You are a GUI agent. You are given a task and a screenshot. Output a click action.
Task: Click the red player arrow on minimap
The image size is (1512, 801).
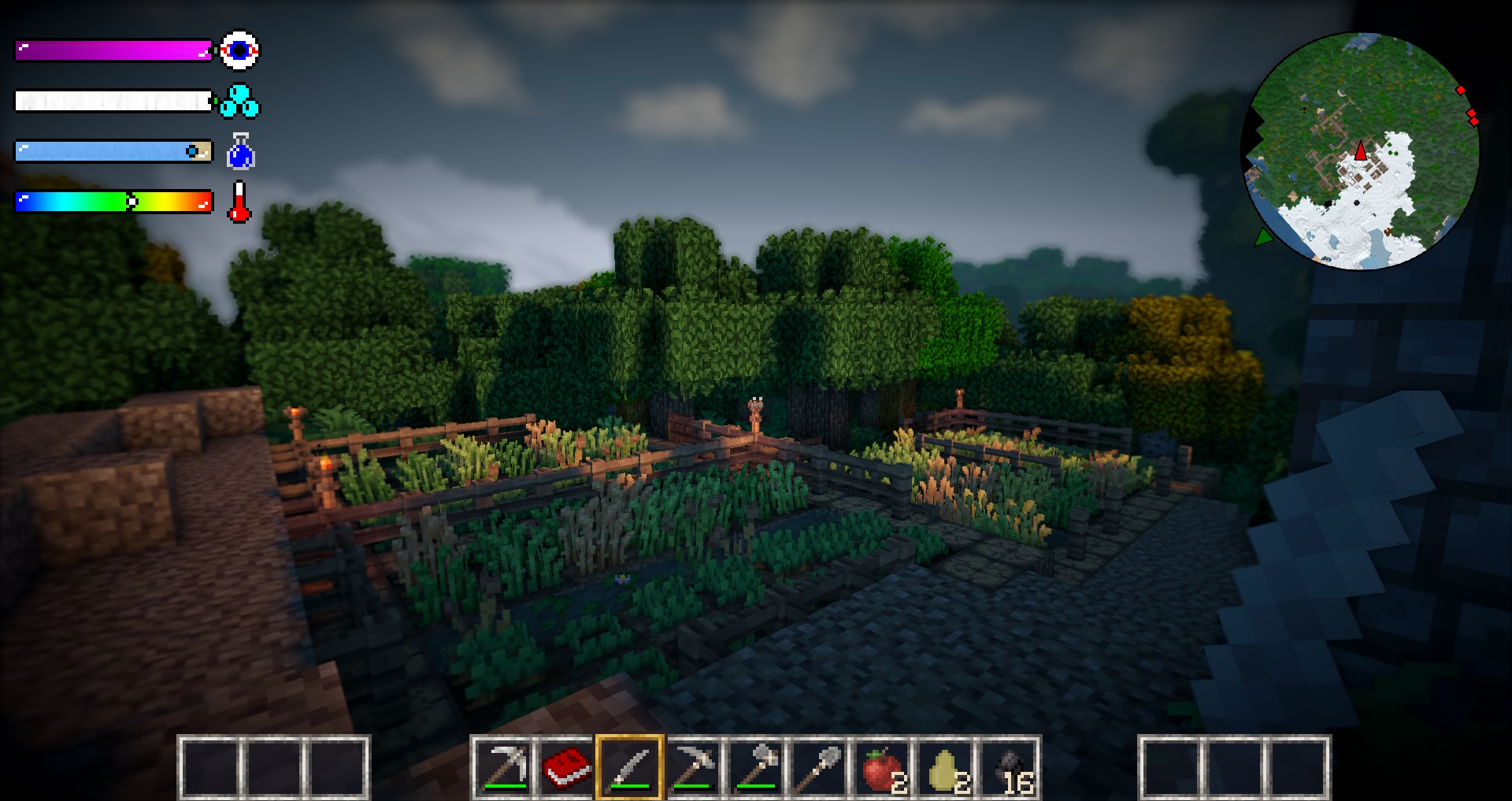(1361, 150)
